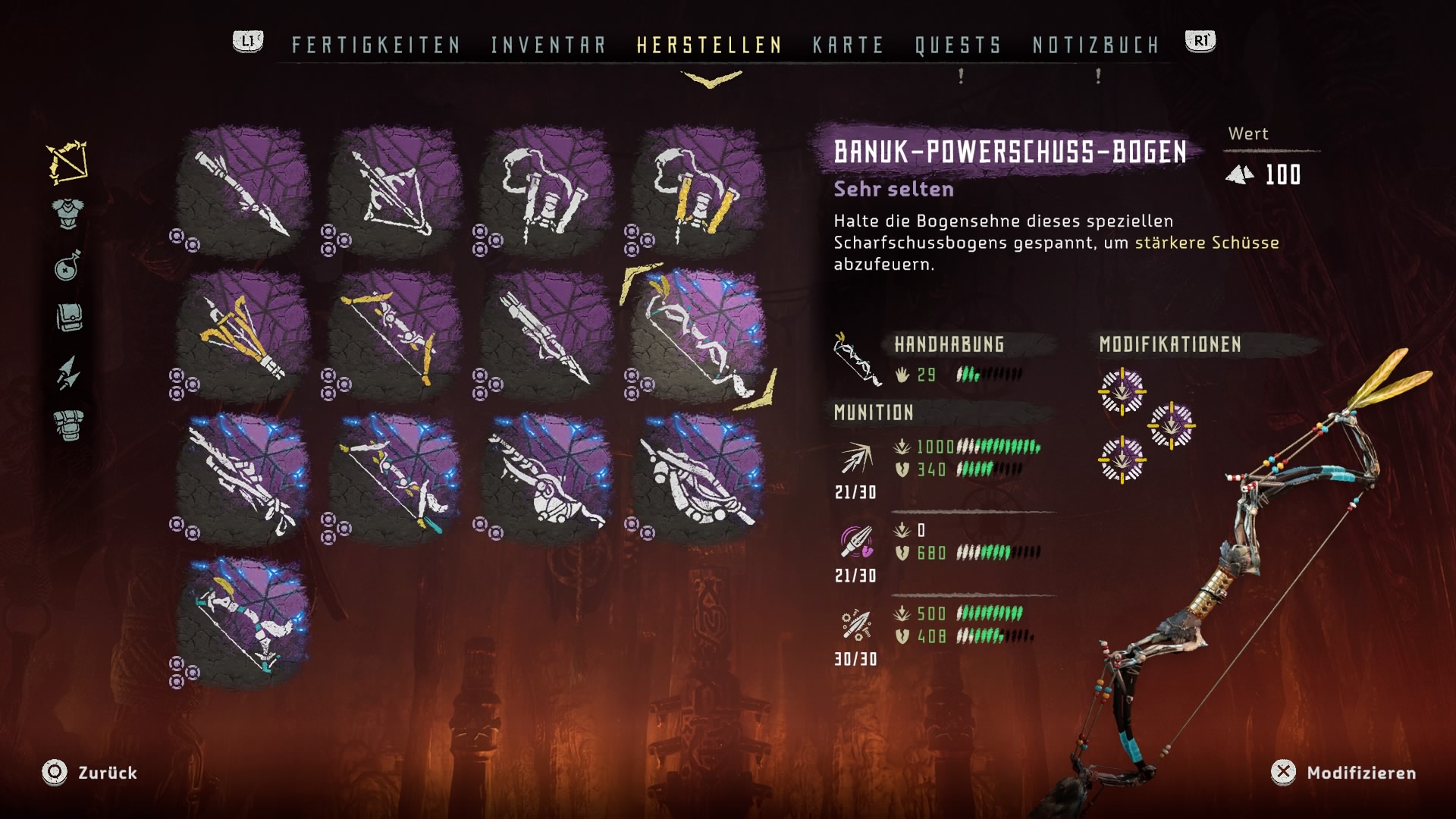This screenshot has height=819, width=1456.
Task: Open the Inventar tab
Action: click(548, 45)
